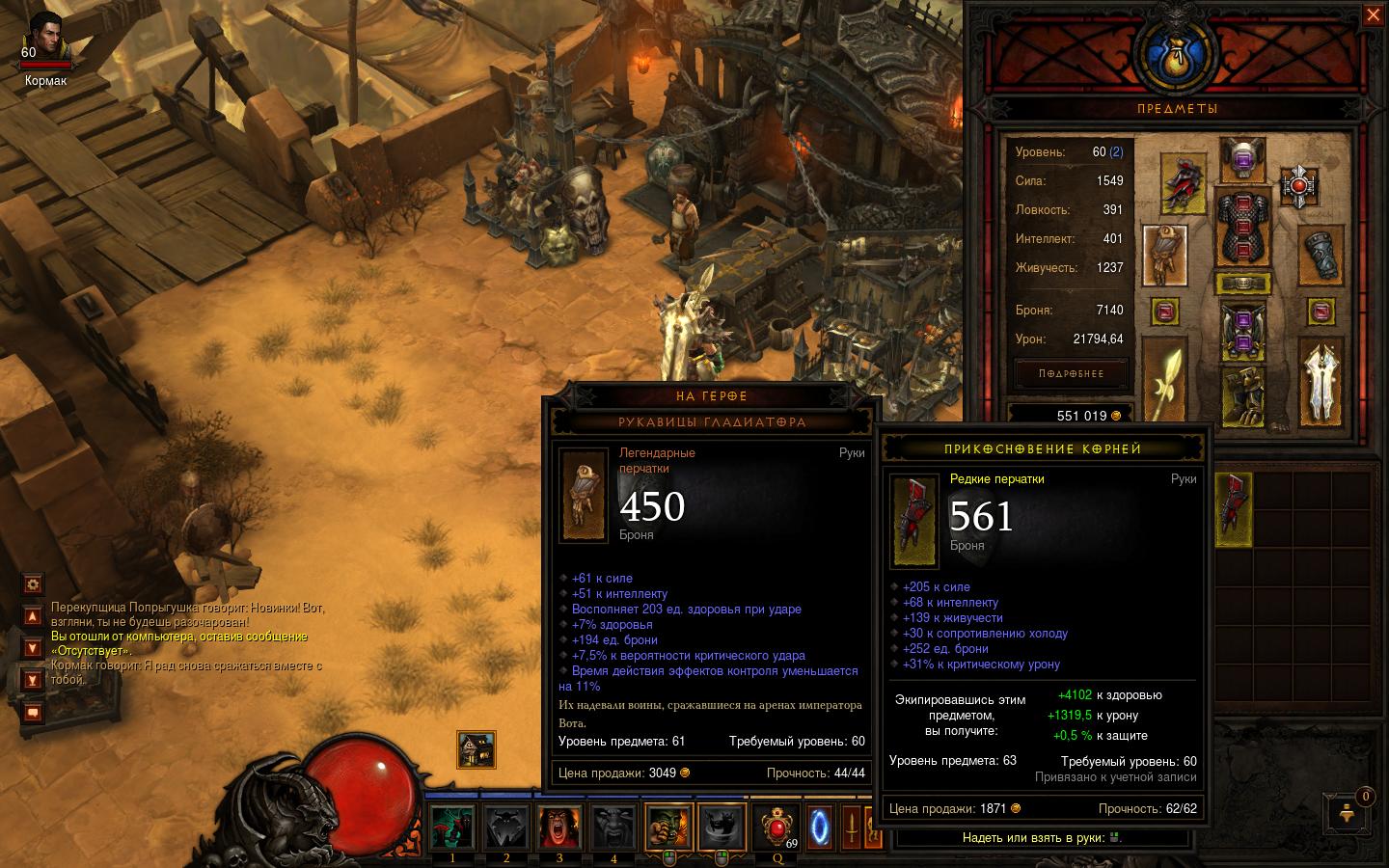This screenshot has width=1389, height=868.
Task: Activate the screaming red face skill
Action: coord(559,827)
